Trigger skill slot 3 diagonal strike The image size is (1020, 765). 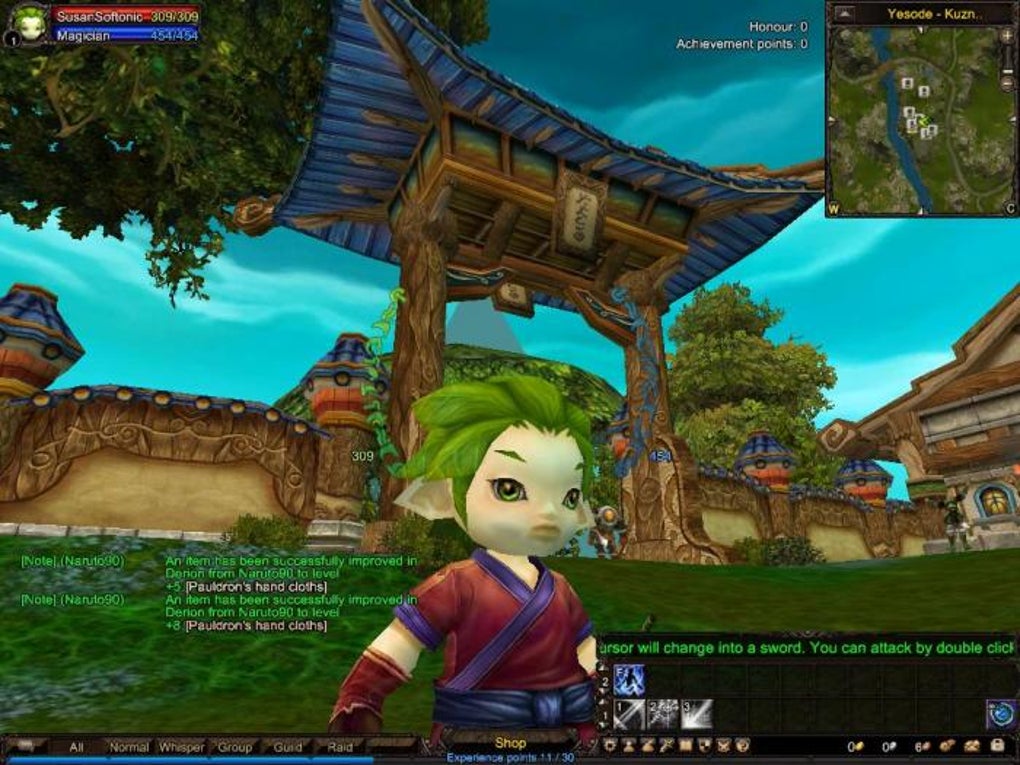(697, 714)
